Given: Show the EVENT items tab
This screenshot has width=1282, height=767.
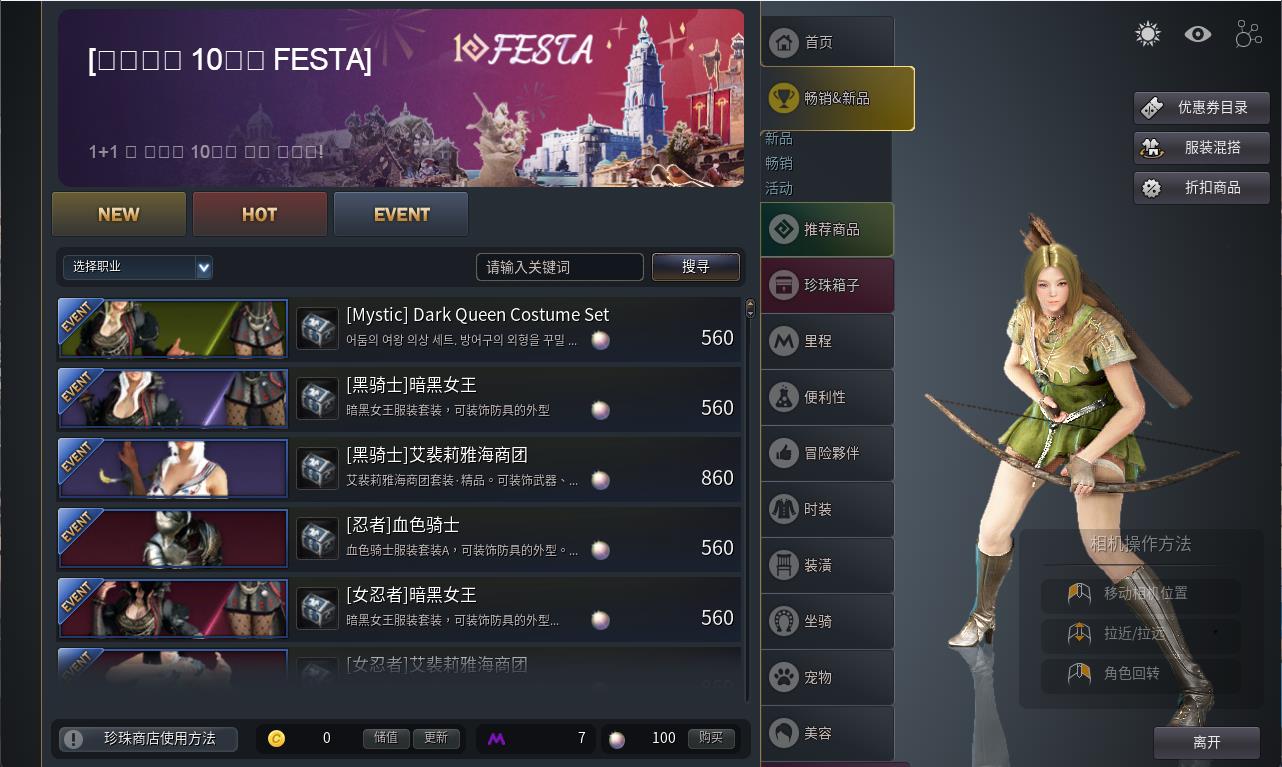Looking at the screenshot, I should coord(401,214).
